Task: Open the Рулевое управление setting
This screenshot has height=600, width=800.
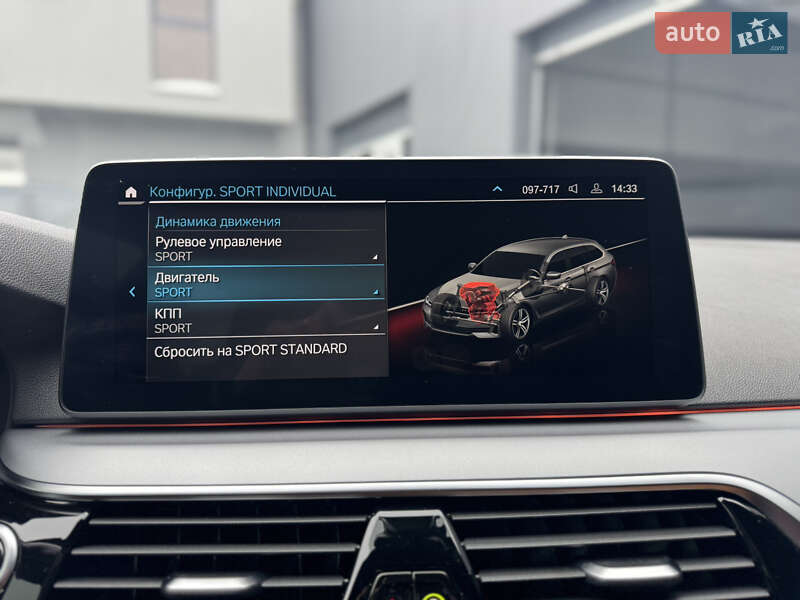Action: pyautogui.click(x=266, y=248)
